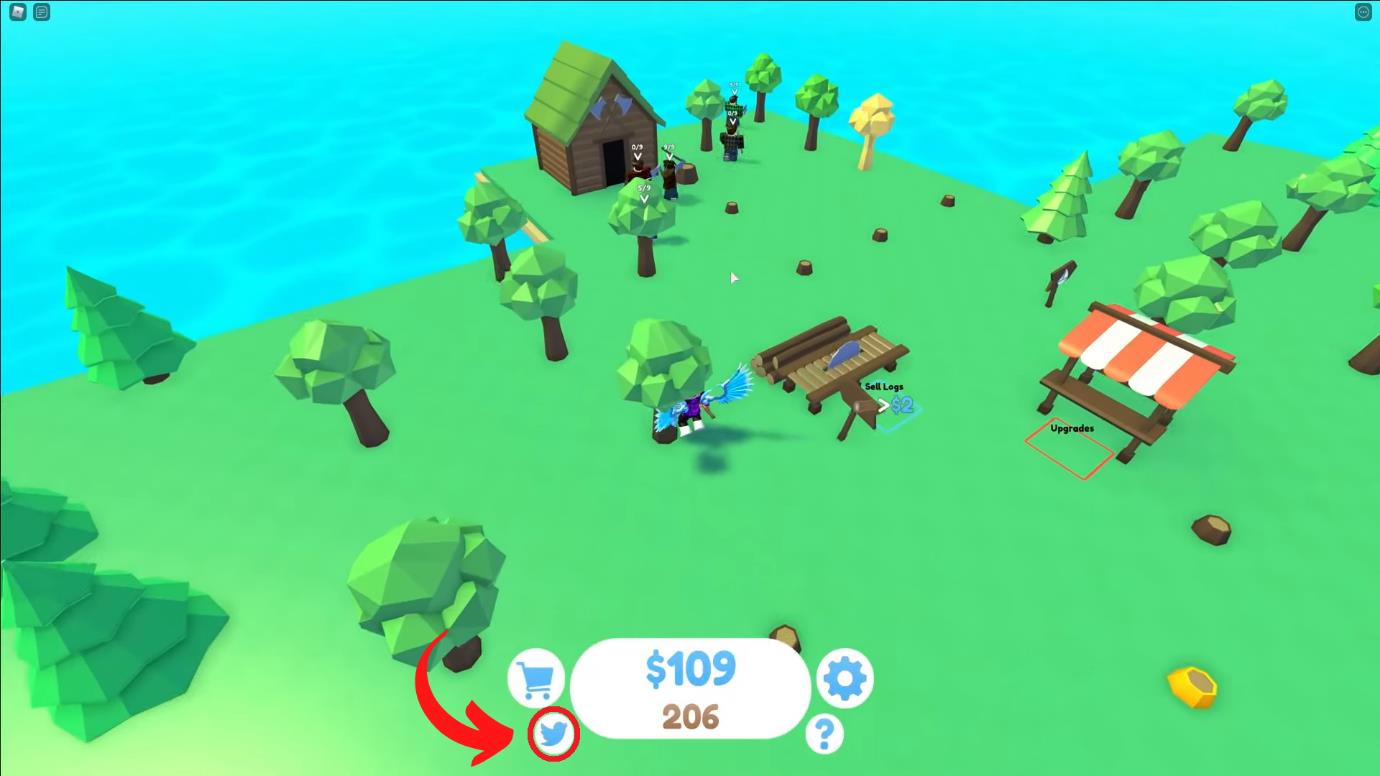
Task: Click the $109 cash display
Action: pos(690,670)
